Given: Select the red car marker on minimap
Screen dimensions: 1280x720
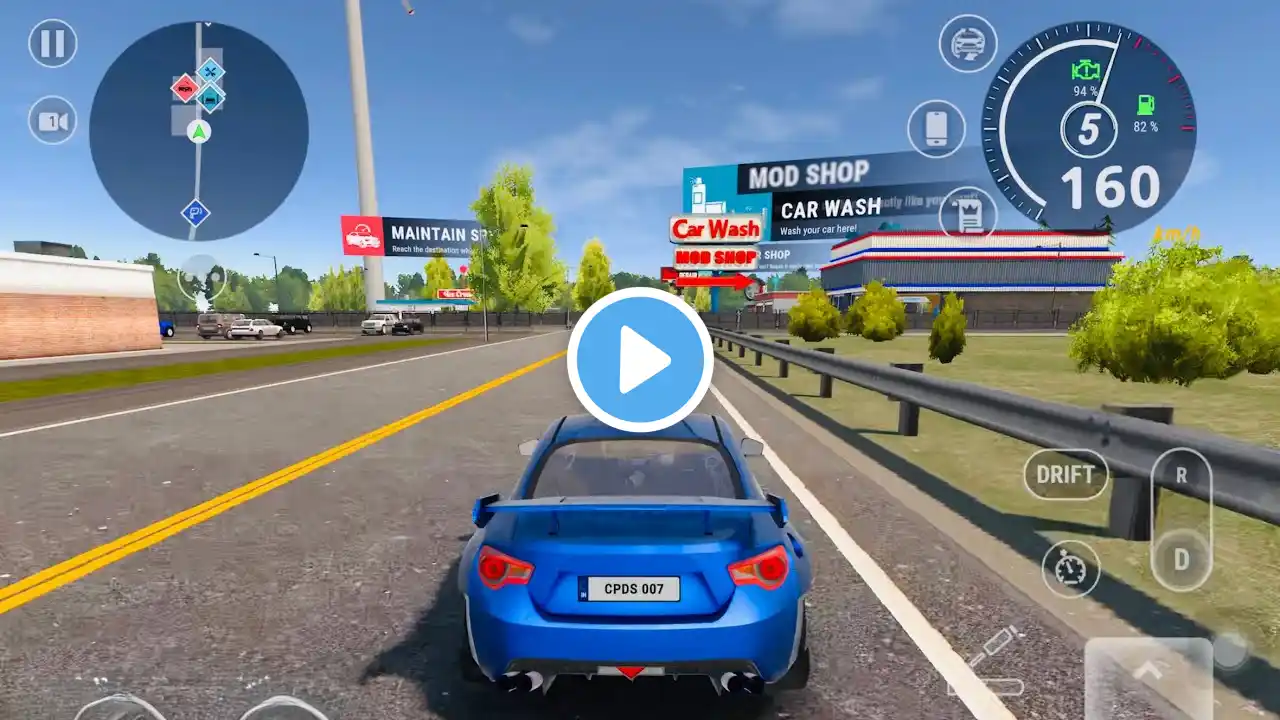Looking at the screenshot, I should 184,88.
